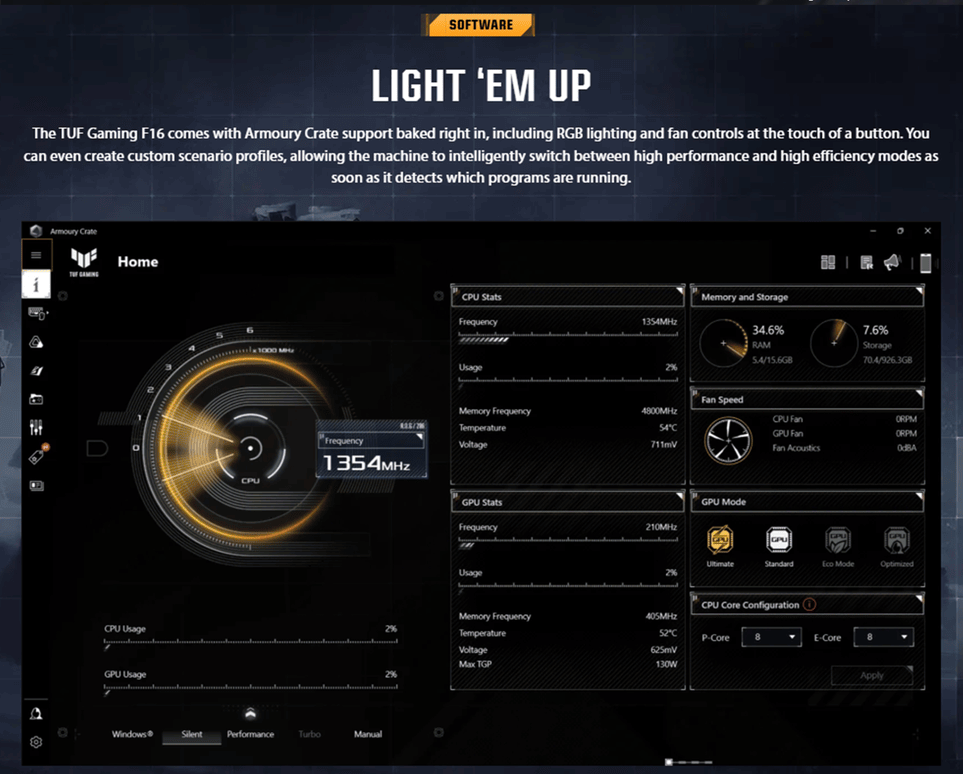Show the CPU Core Configuration info tooltip icon
Viewport: 963px width, 774px height.
810,605
